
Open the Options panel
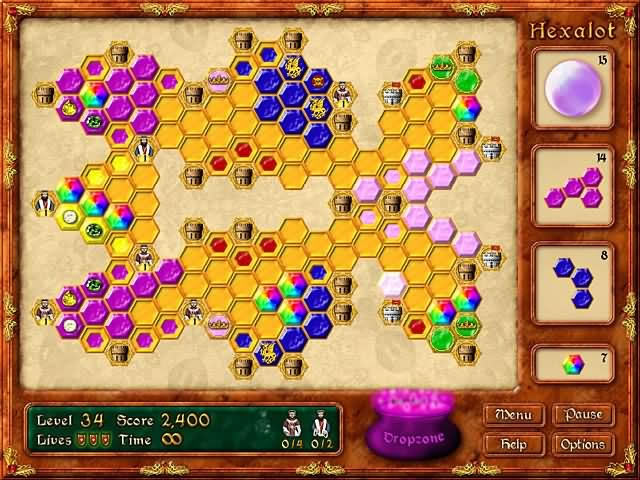[x=582, y=443]
